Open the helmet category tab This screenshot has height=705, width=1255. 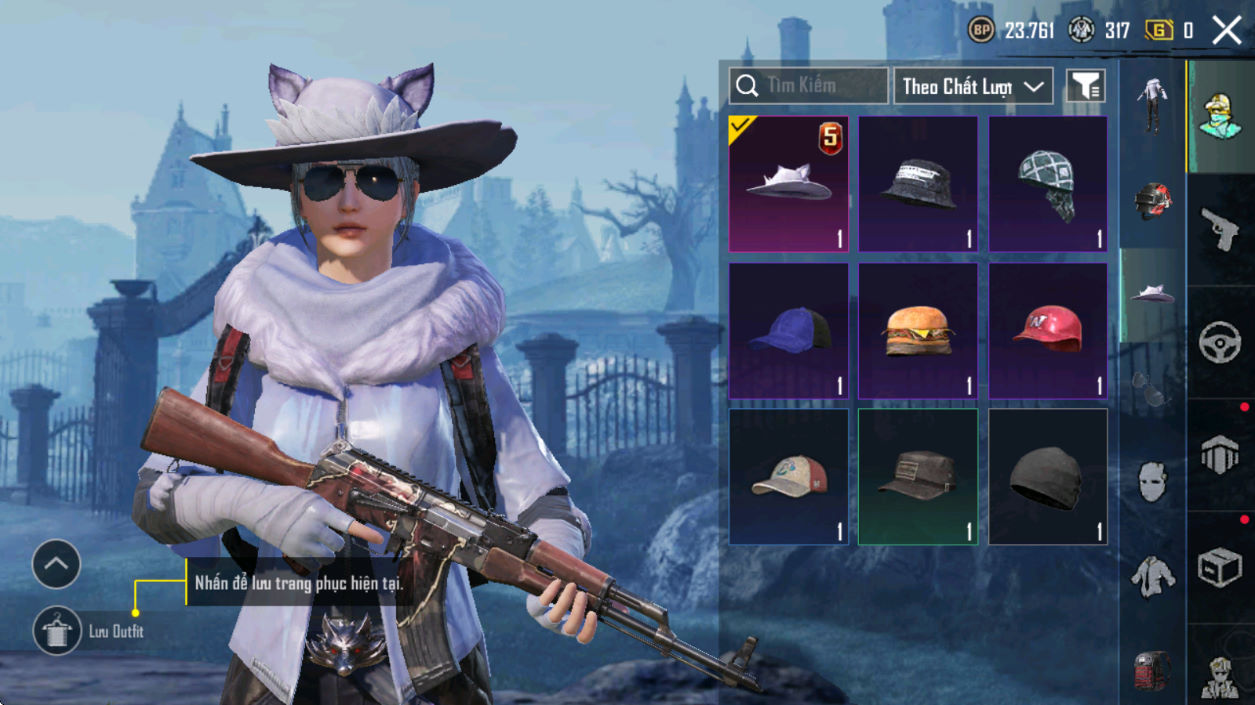(1152, 200)
